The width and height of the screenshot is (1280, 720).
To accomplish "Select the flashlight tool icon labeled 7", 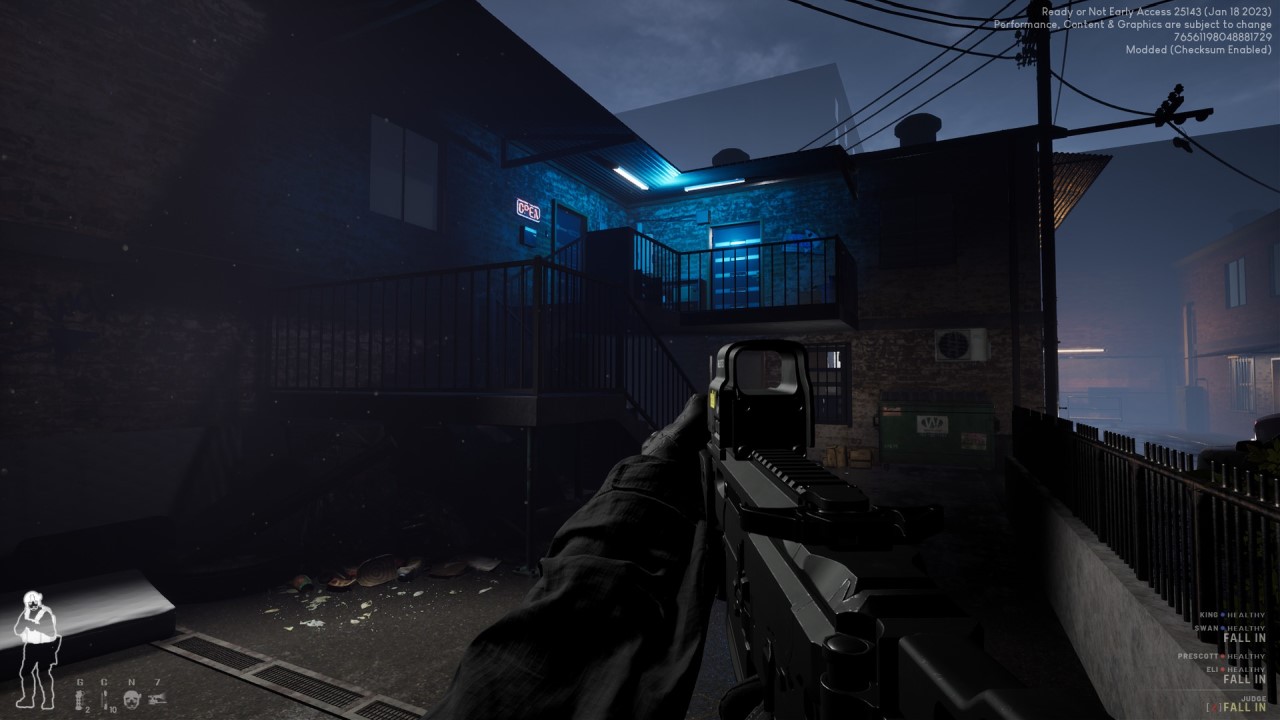I will click(x=158, y=698).
